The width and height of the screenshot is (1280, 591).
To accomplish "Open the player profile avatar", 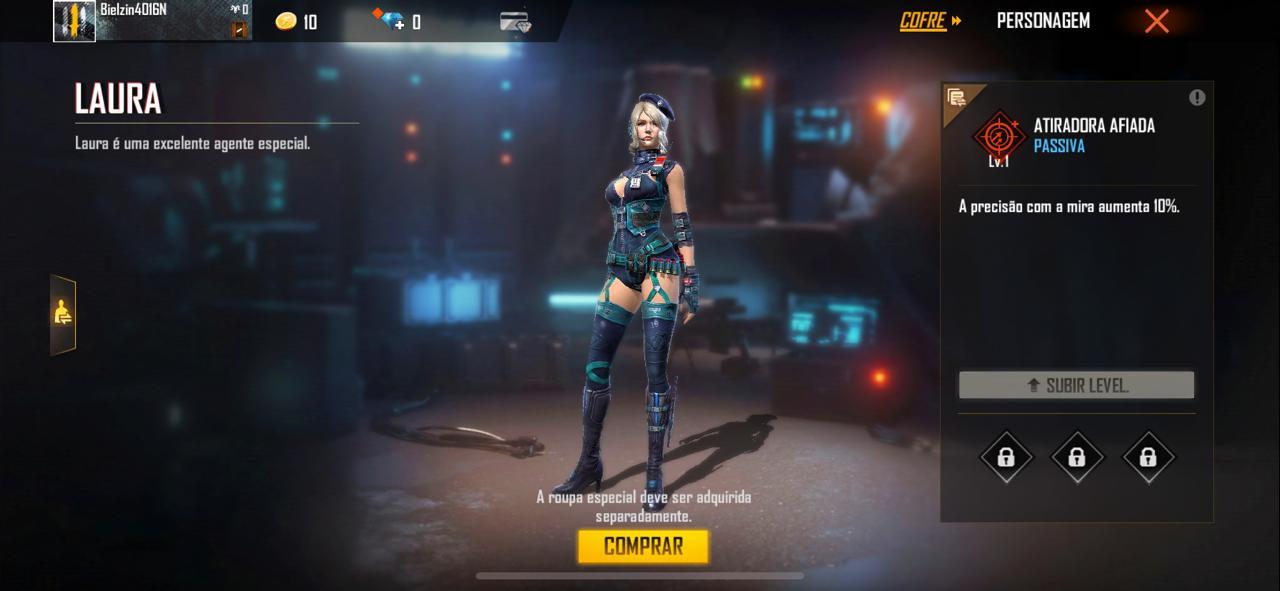I will pos(75,21).
